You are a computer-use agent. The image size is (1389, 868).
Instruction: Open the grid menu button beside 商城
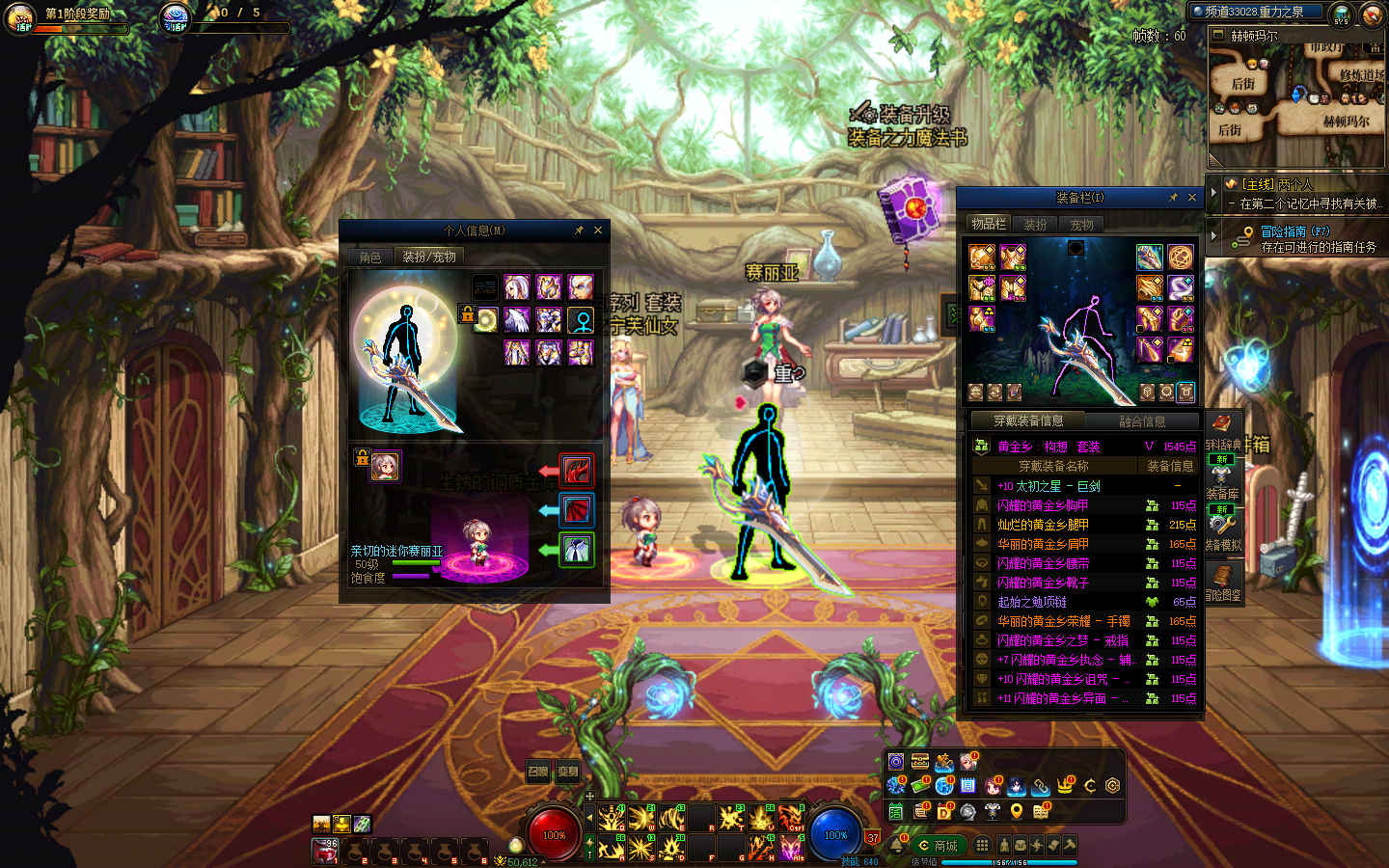pyautogui.click(x=982, y=846)
